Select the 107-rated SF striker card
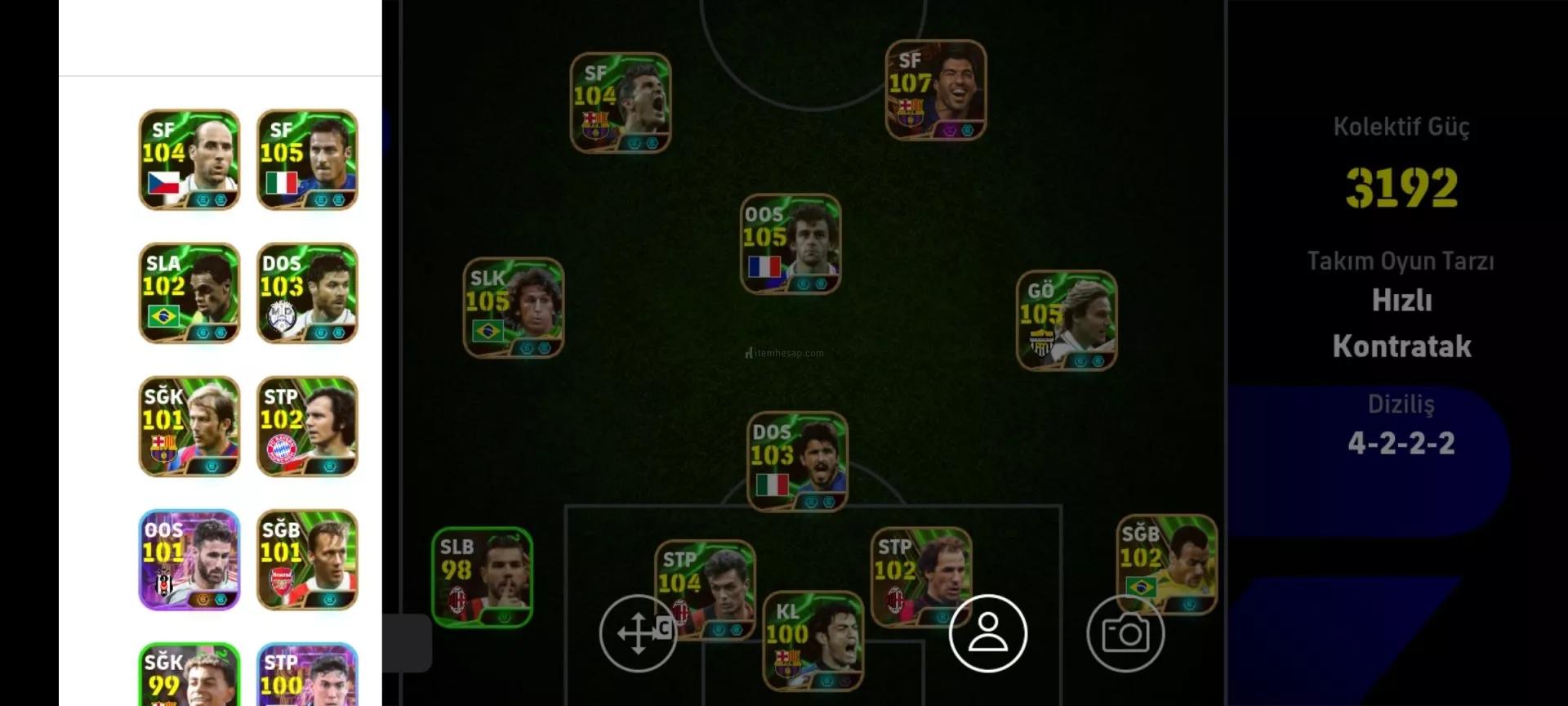The width and height of the screenshot is (1568, 706). click(x=936, y=90)
